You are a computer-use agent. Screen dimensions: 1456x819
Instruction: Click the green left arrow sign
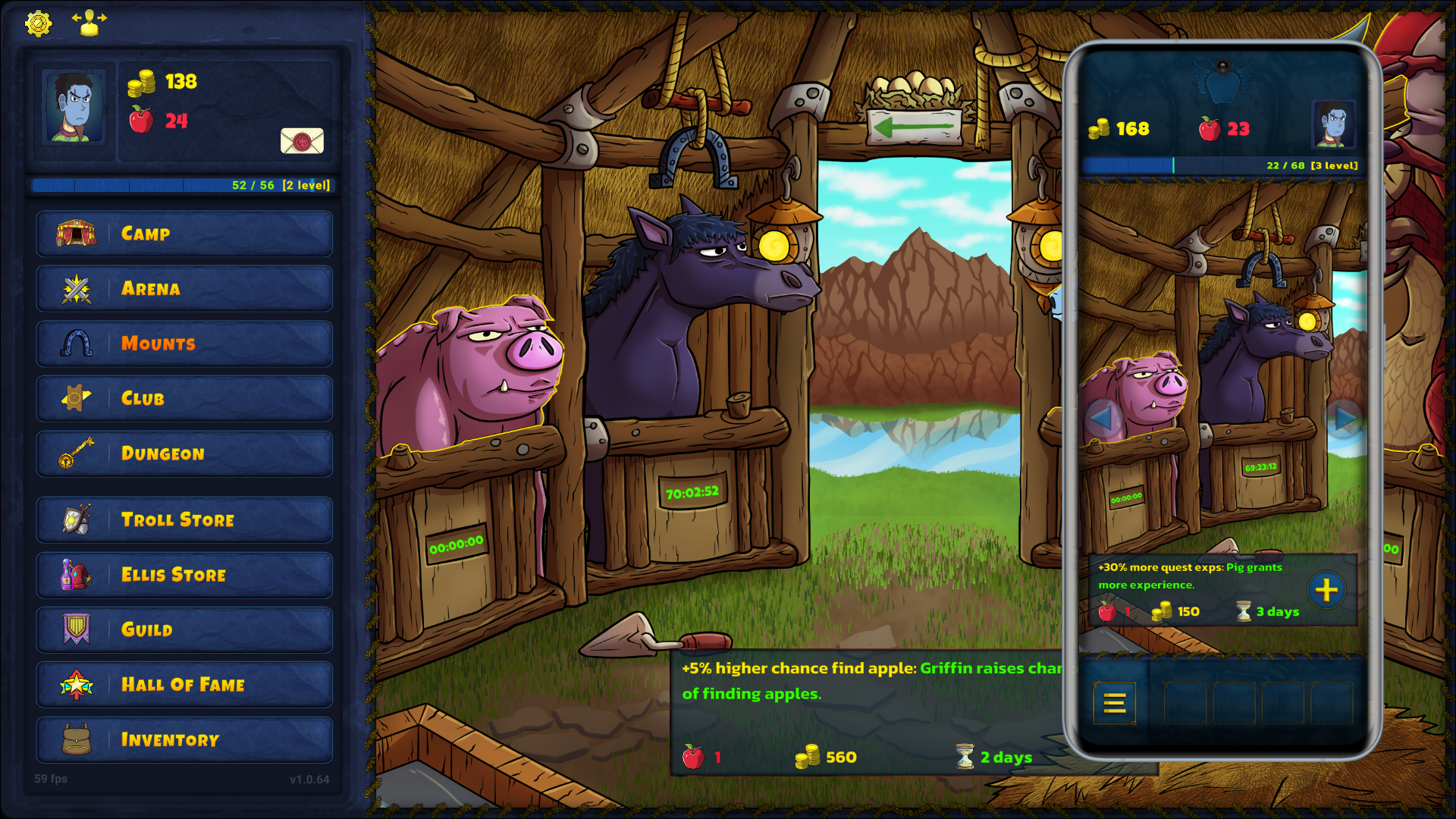915,126
